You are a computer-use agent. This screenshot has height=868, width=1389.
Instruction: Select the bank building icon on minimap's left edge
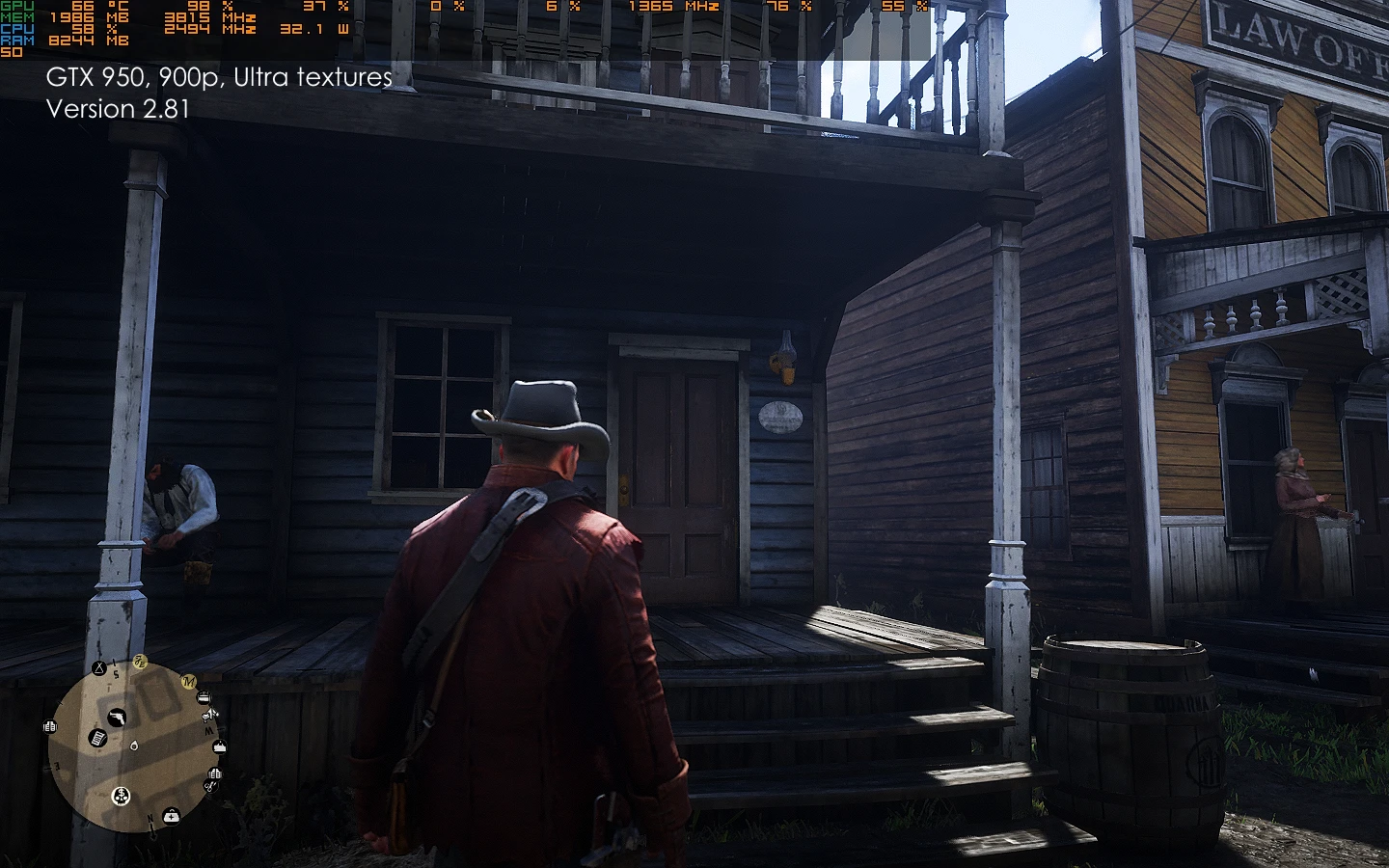click(x=49, y=726)
